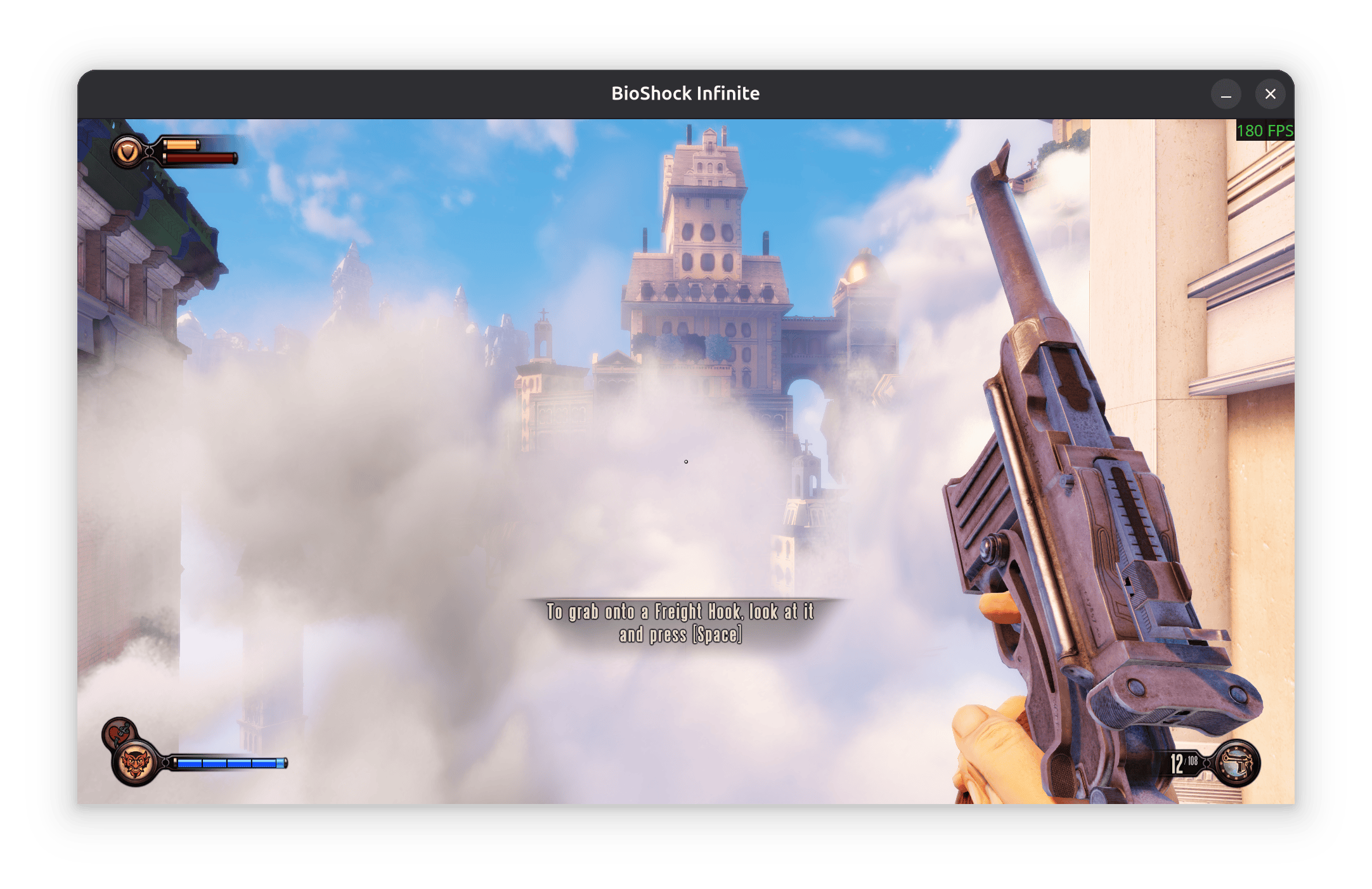Minimize the BioShock Infinite window
This screenshot has height=889, width=1372.
[1226, 94]
